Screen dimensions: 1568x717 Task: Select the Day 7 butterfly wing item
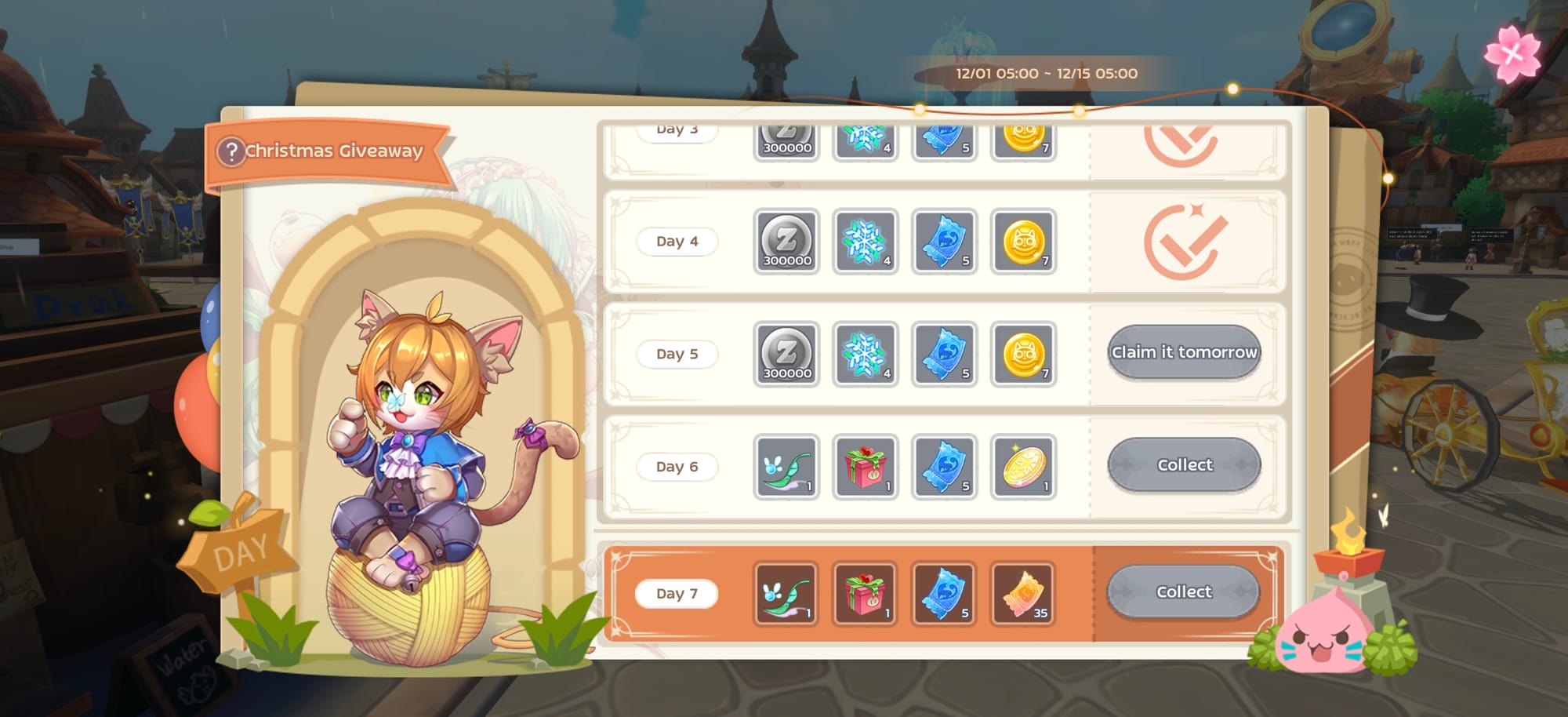(786, 594)
